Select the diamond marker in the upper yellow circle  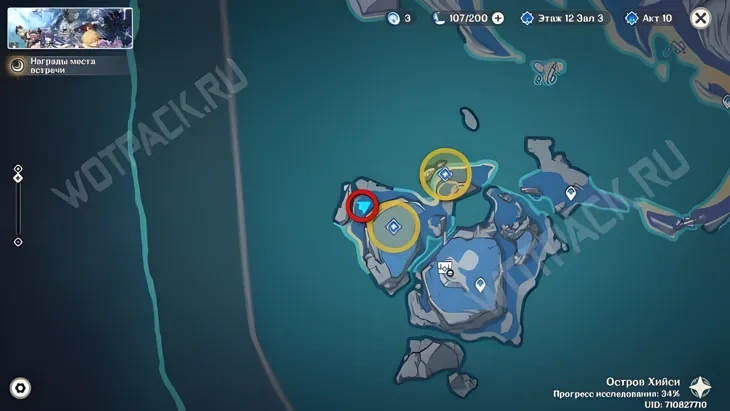point(446,174)
